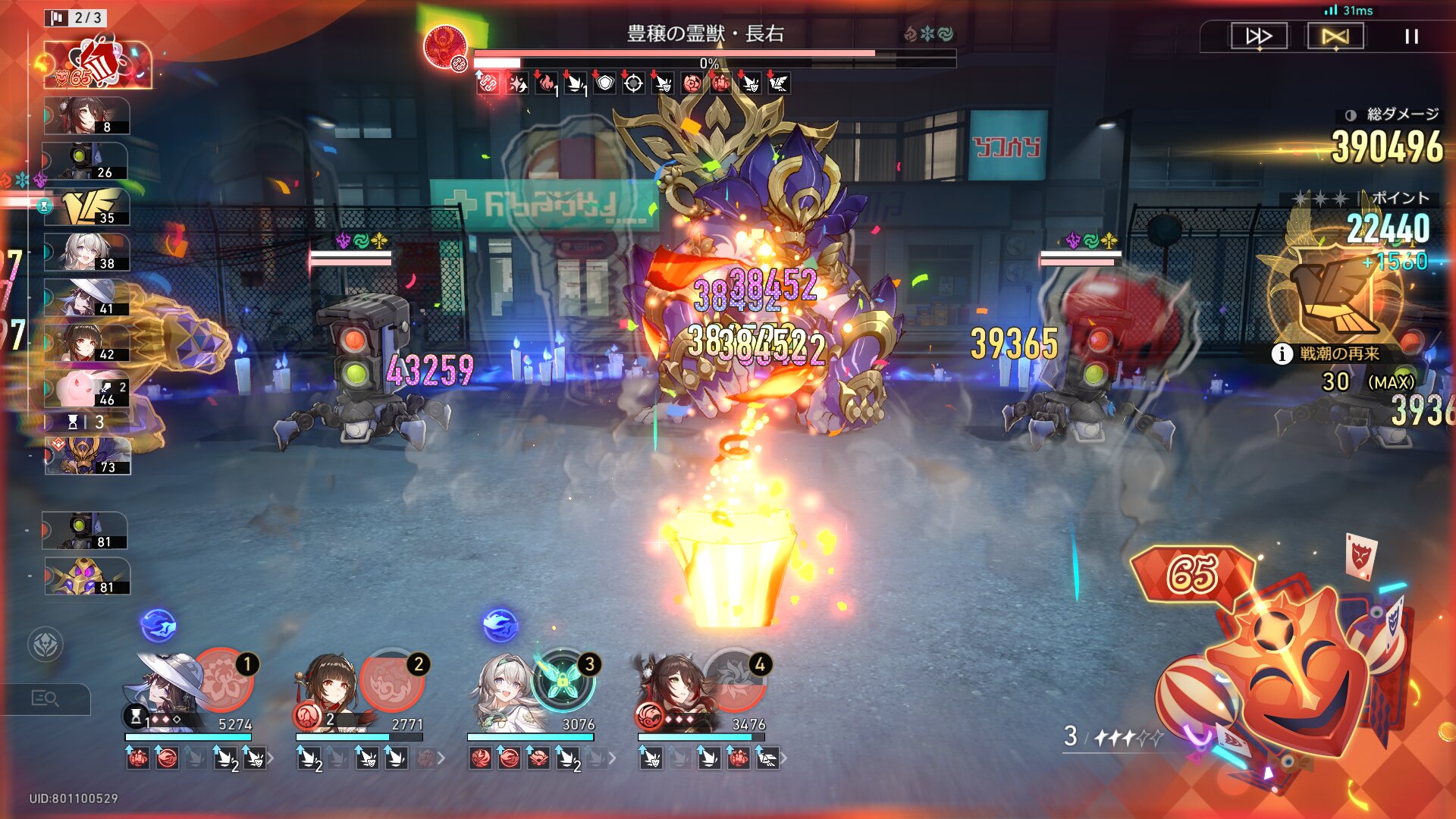This screenshot has width=1456, height=819.
Task: Expand the buff list of the 3476 HP character
Action: point(783,758)
